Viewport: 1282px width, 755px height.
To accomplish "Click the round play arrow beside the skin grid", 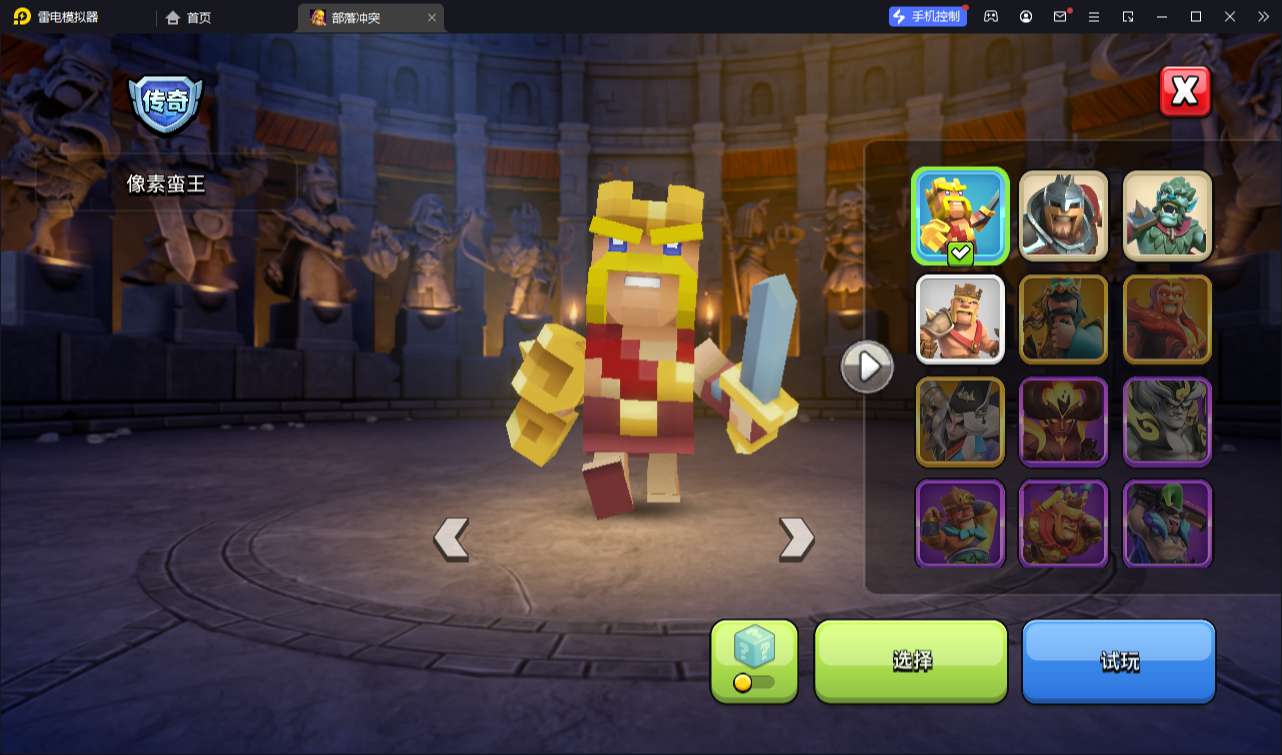I will point(866,368).
